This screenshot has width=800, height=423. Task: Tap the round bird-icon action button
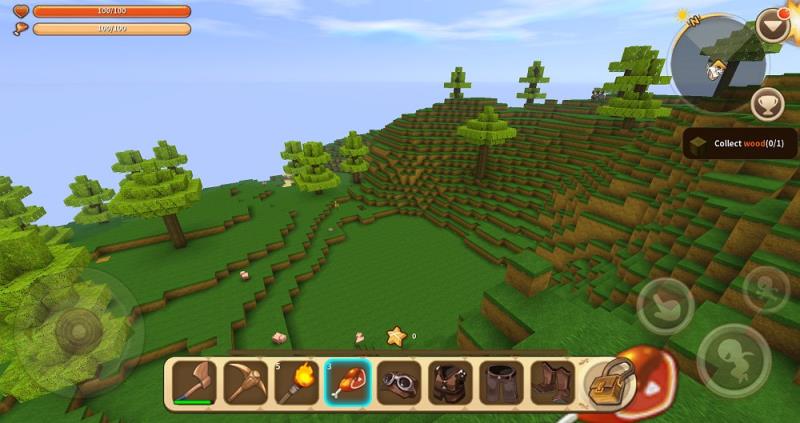click(x=666, y=306)
